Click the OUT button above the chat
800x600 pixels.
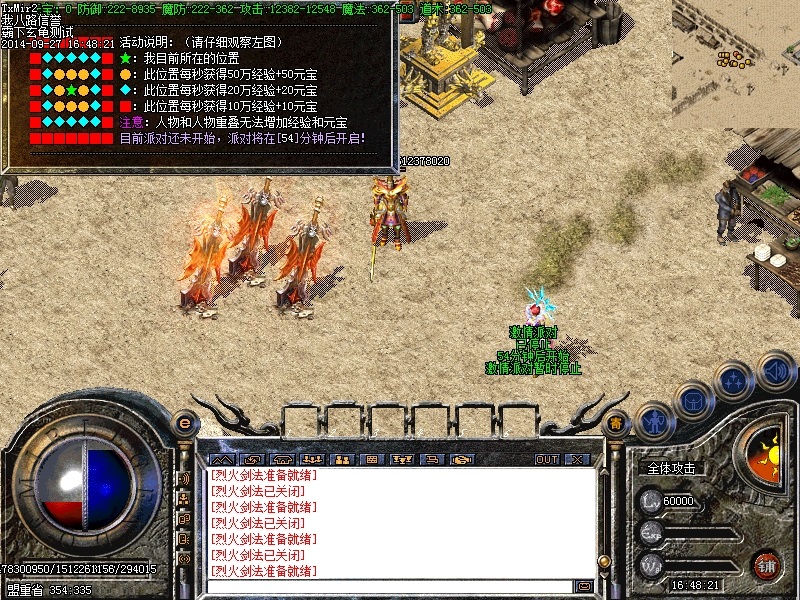pyautogui.click(x=547, y=459)
